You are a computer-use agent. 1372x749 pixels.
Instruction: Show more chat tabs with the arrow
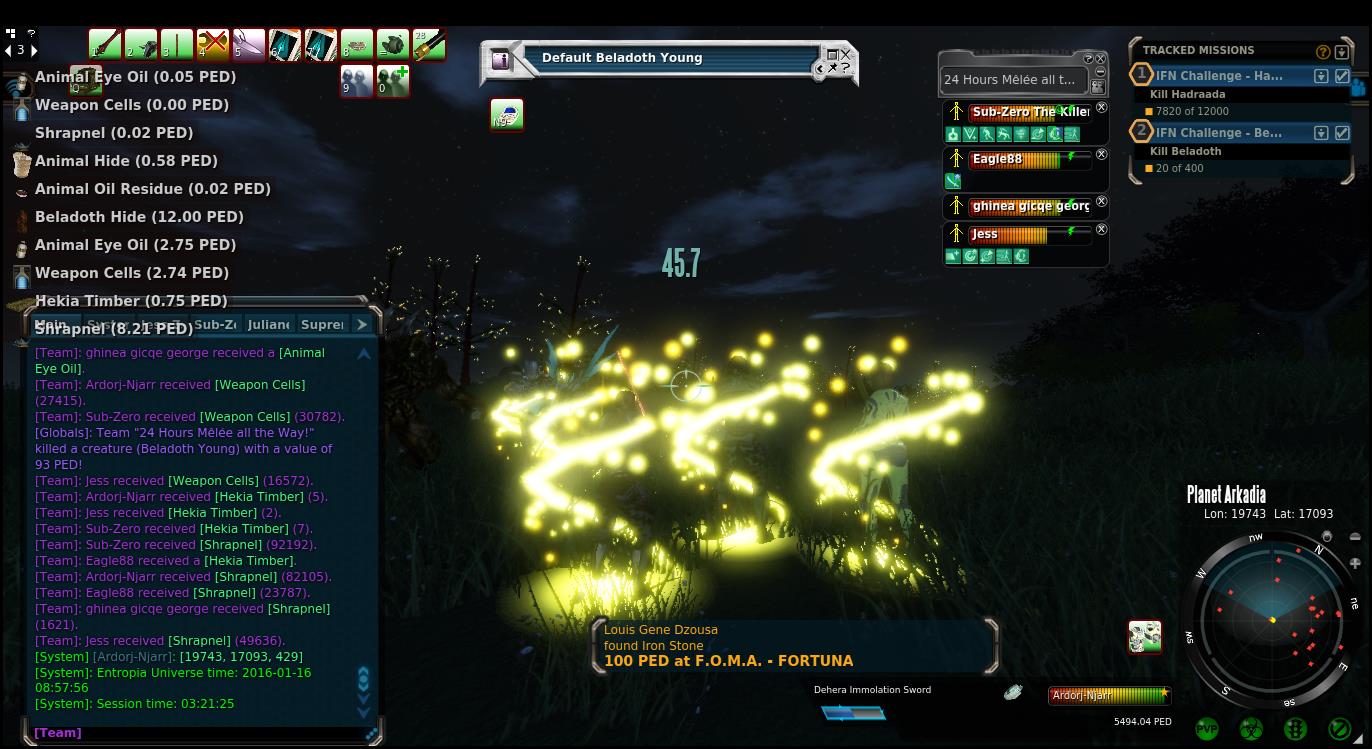[x=362, y=325]
